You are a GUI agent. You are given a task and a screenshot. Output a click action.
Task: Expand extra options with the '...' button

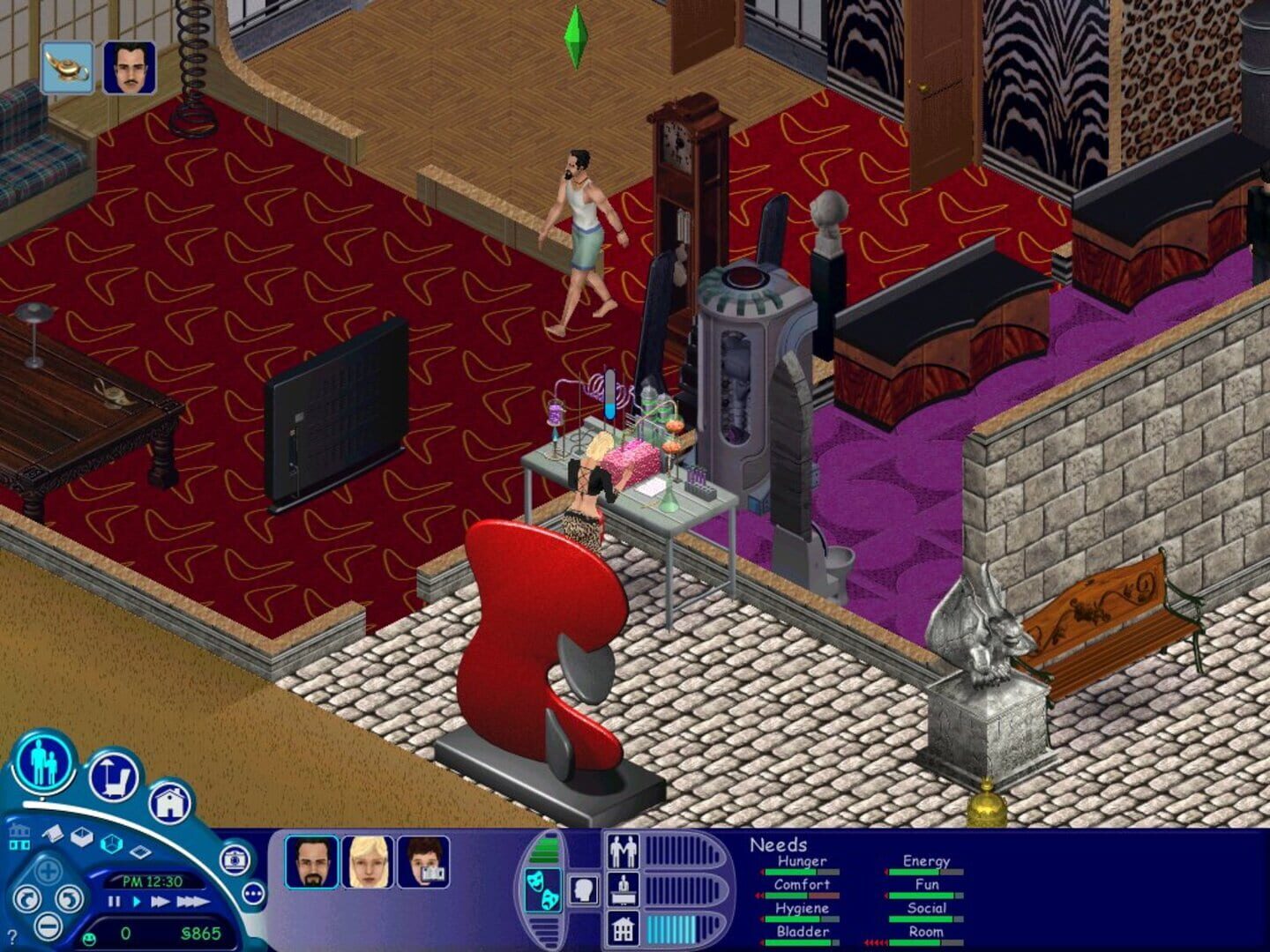(x=253, y=894)
